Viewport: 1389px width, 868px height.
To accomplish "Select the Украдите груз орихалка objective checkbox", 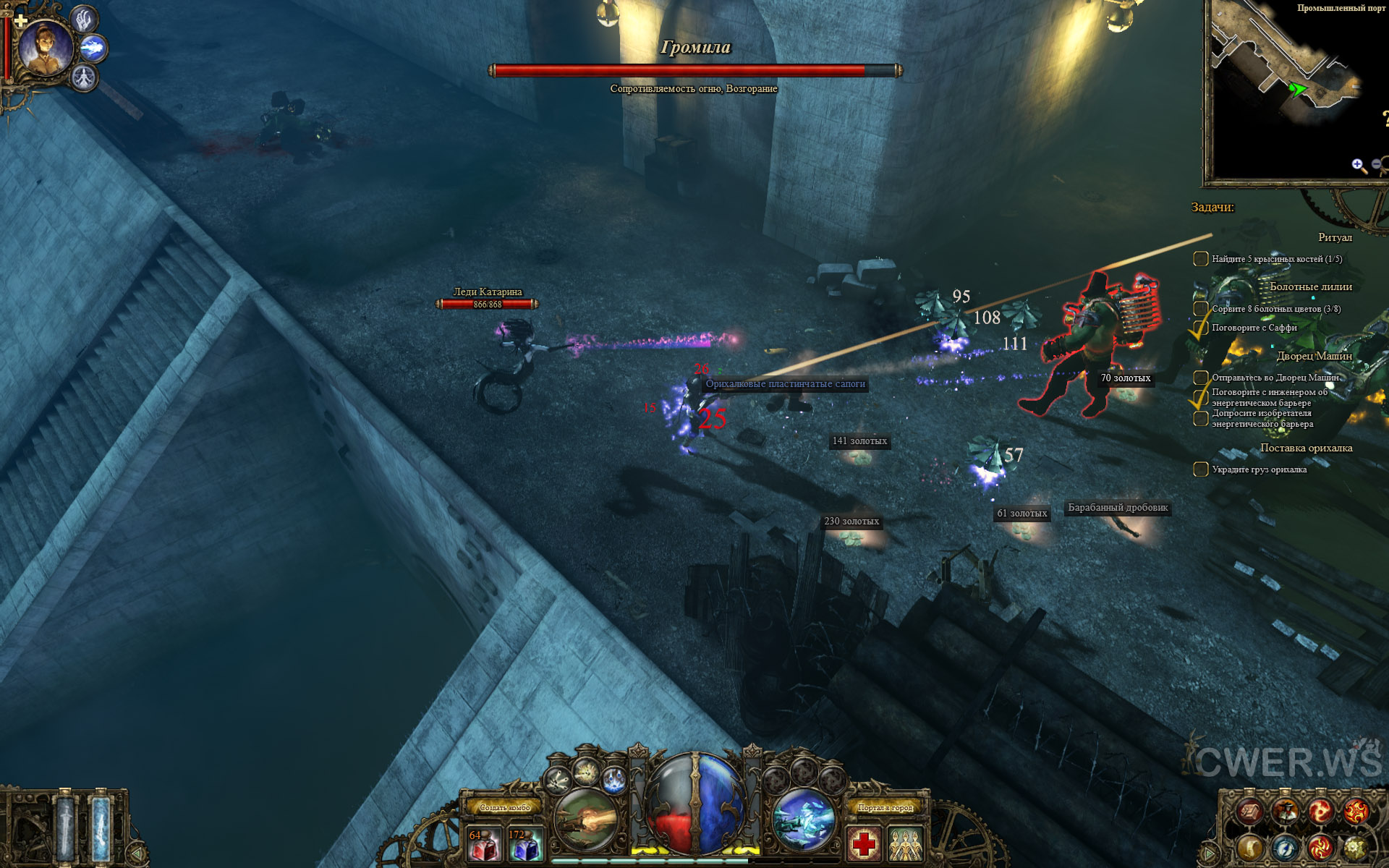I will click(x=1200, y=469).
